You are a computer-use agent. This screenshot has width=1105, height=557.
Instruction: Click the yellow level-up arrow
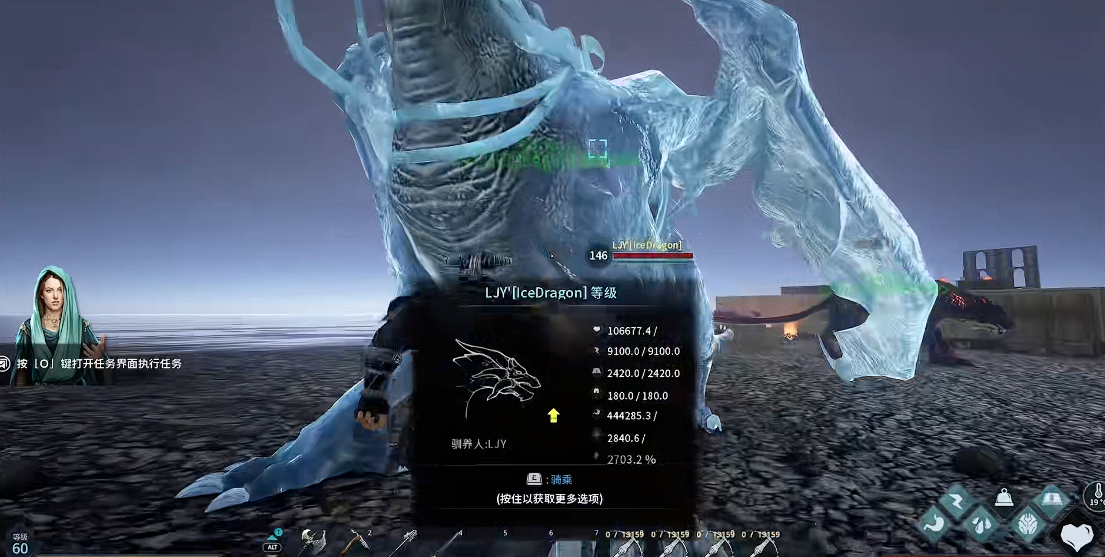[553, 415]
